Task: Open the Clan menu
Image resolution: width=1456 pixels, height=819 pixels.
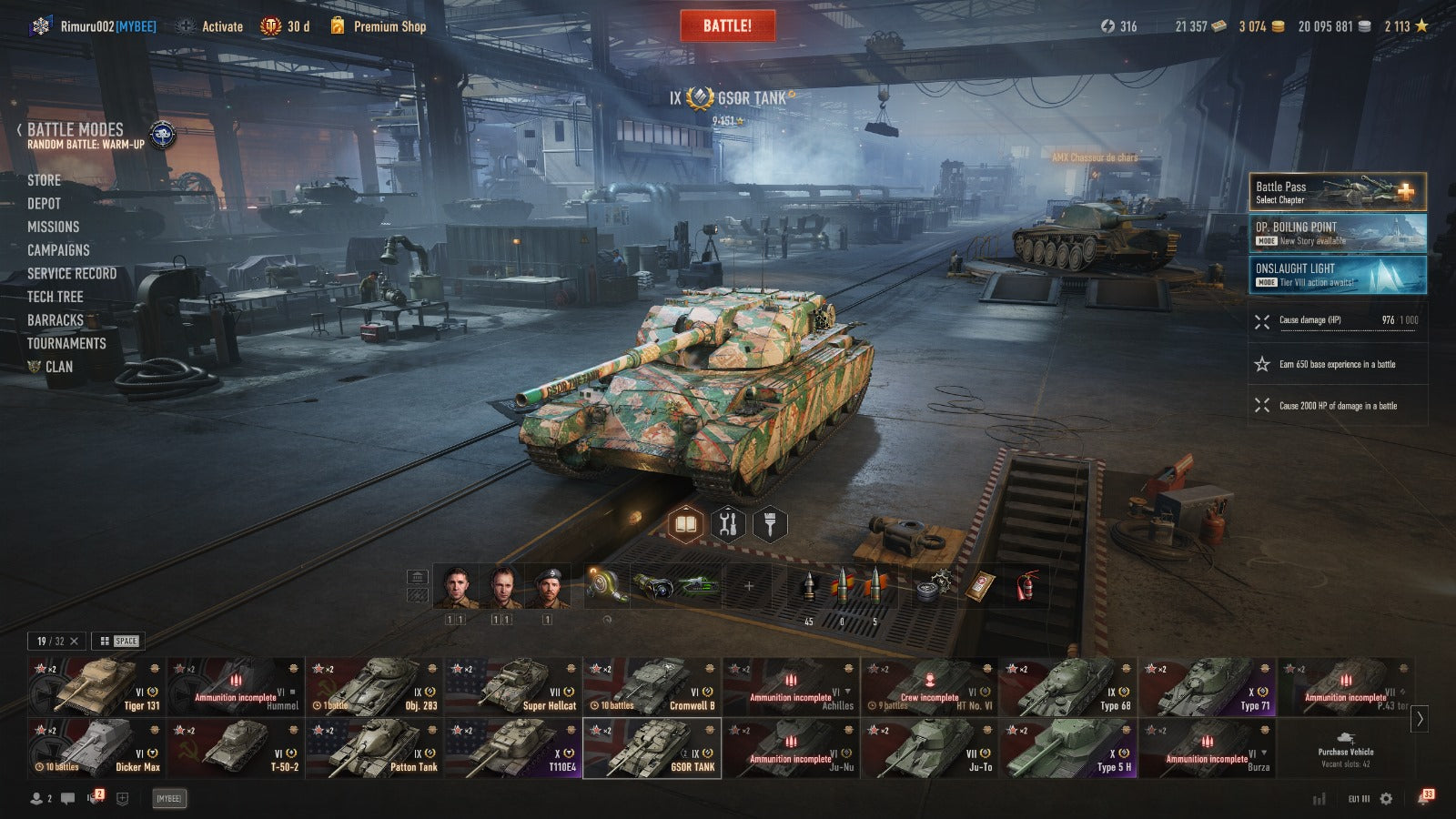Action: [x=58, y=367]
